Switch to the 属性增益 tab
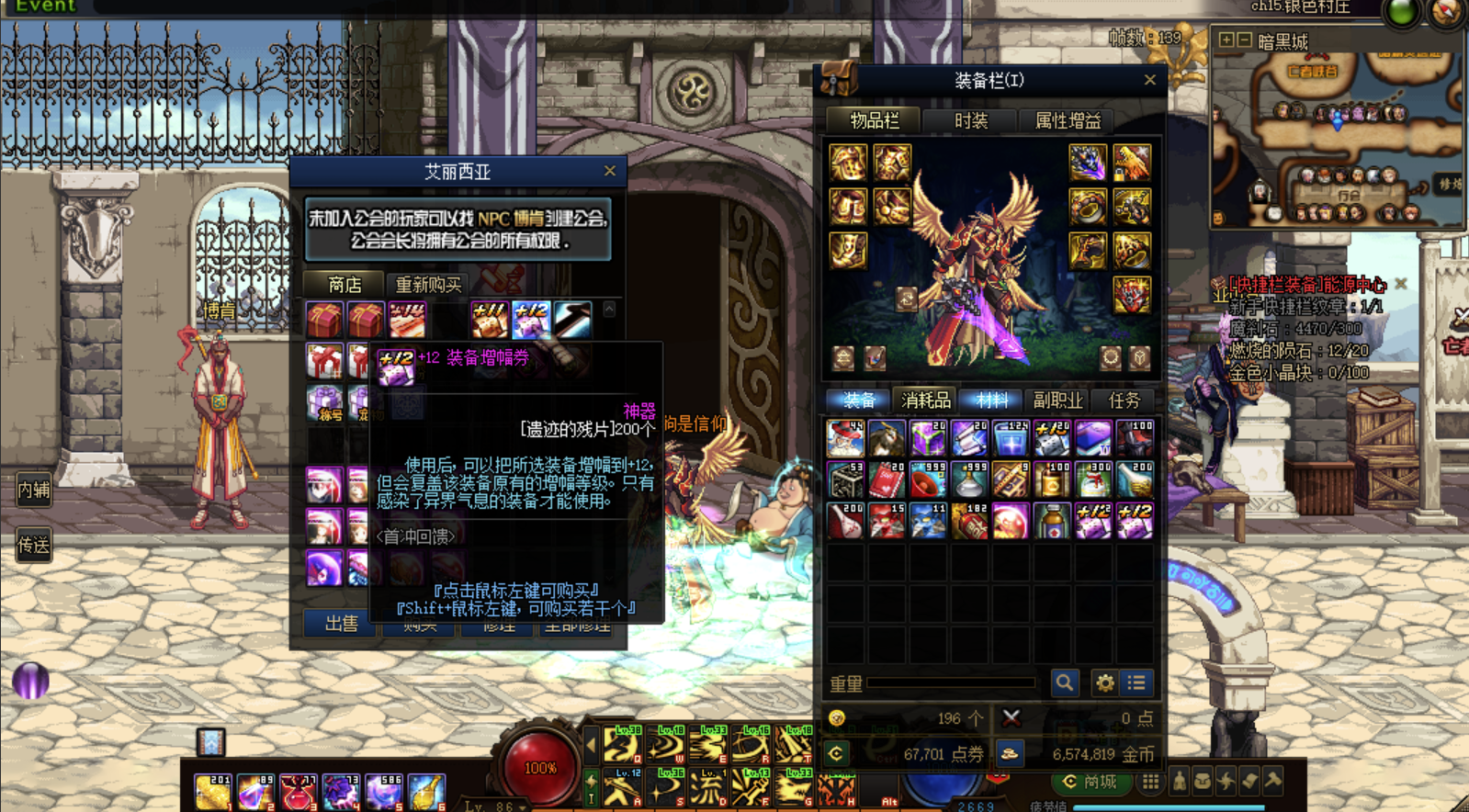This screenshot has height=812, width=1469. (1068, 120)
